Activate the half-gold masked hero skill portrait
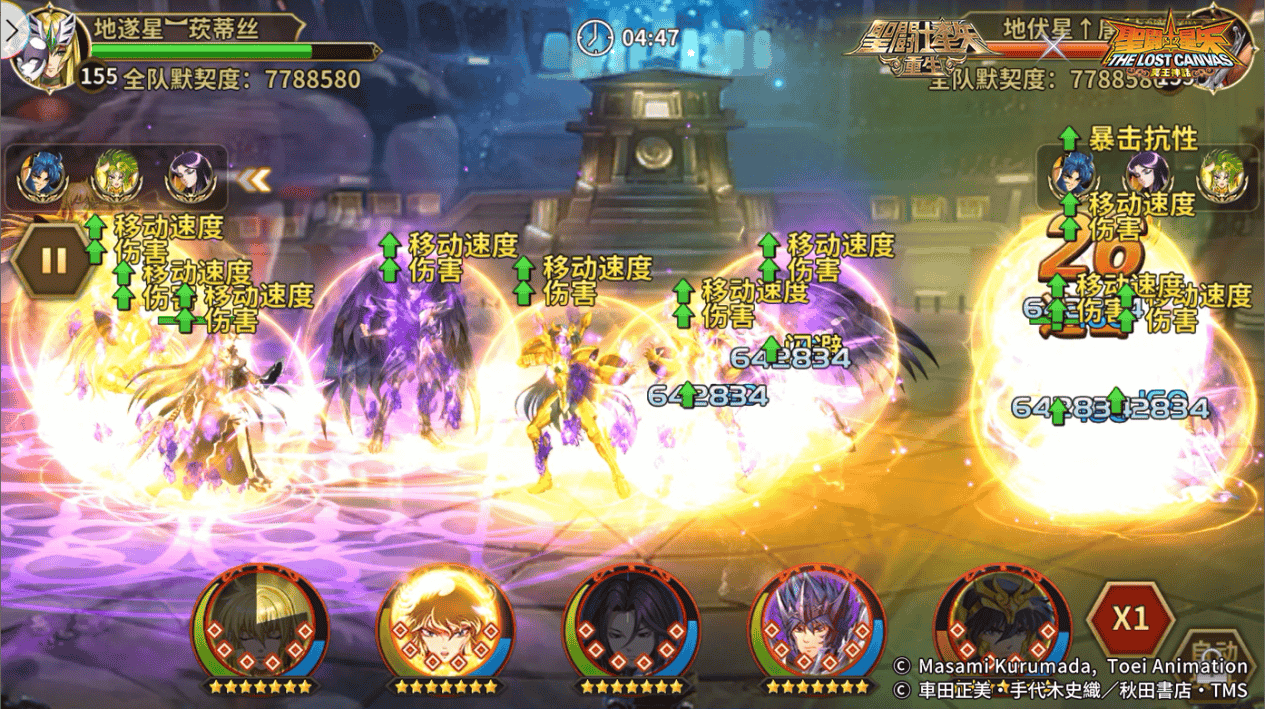 coord(260,621)
